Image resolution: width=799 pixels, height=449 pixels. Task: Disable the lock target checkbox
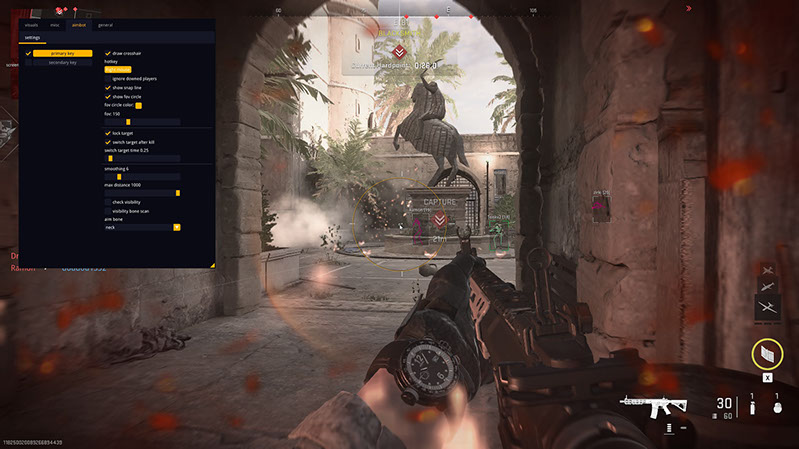tap(108, 133)
